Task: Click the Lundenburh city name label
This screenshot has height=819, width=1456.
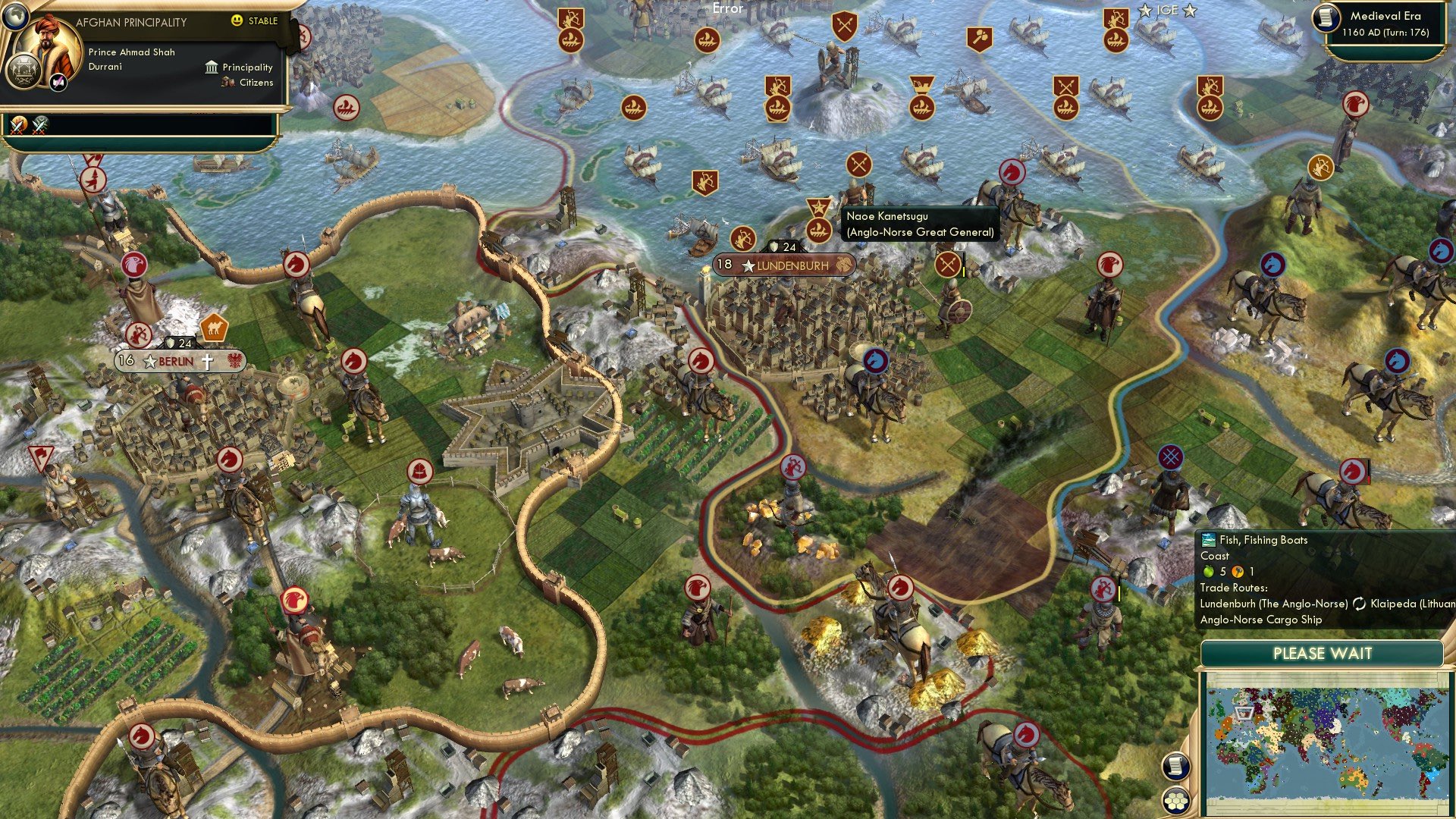Action: [794, 266]
